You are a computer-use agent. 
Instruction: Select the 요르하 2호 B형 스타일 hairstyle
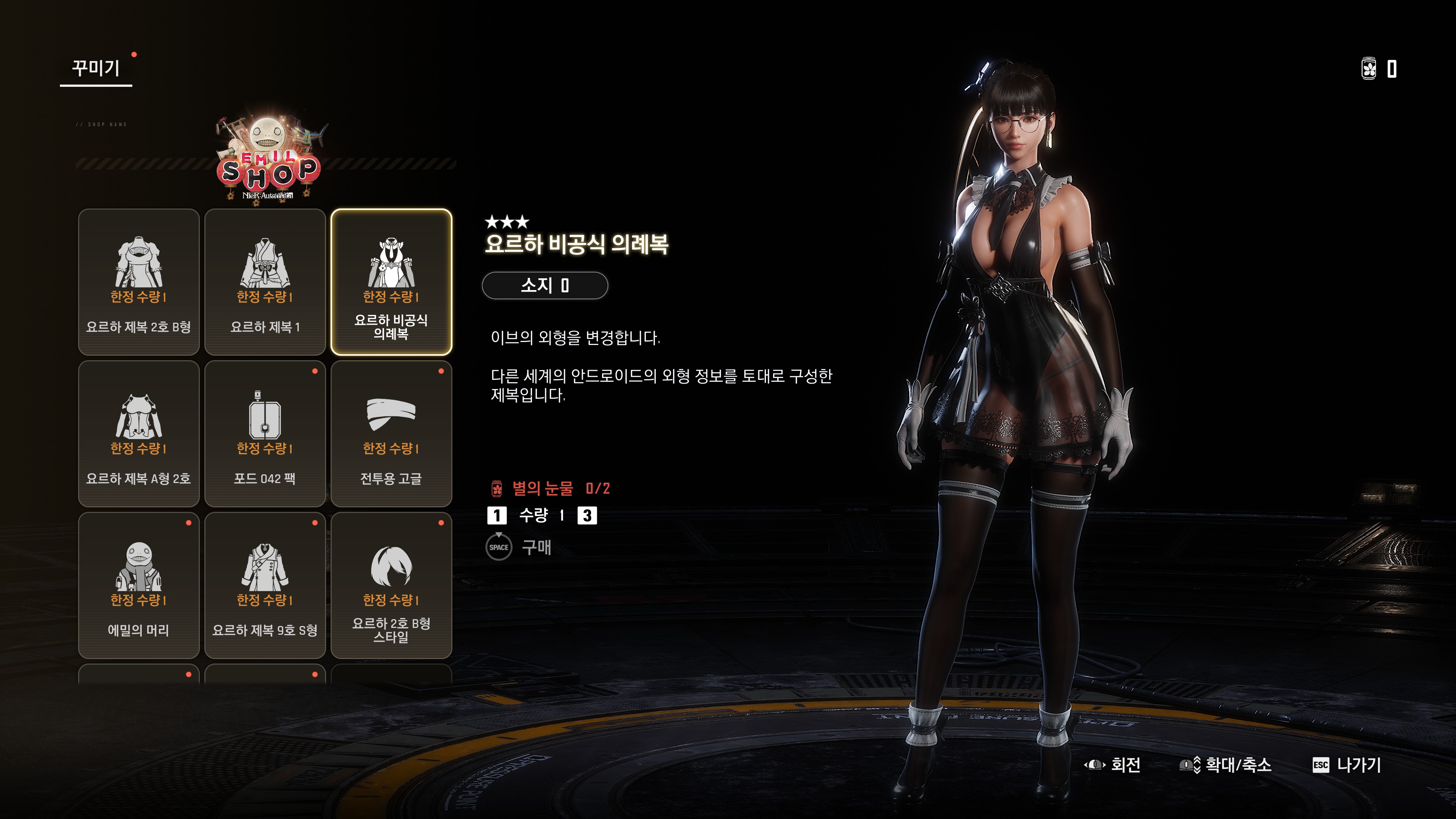(391, 585)
